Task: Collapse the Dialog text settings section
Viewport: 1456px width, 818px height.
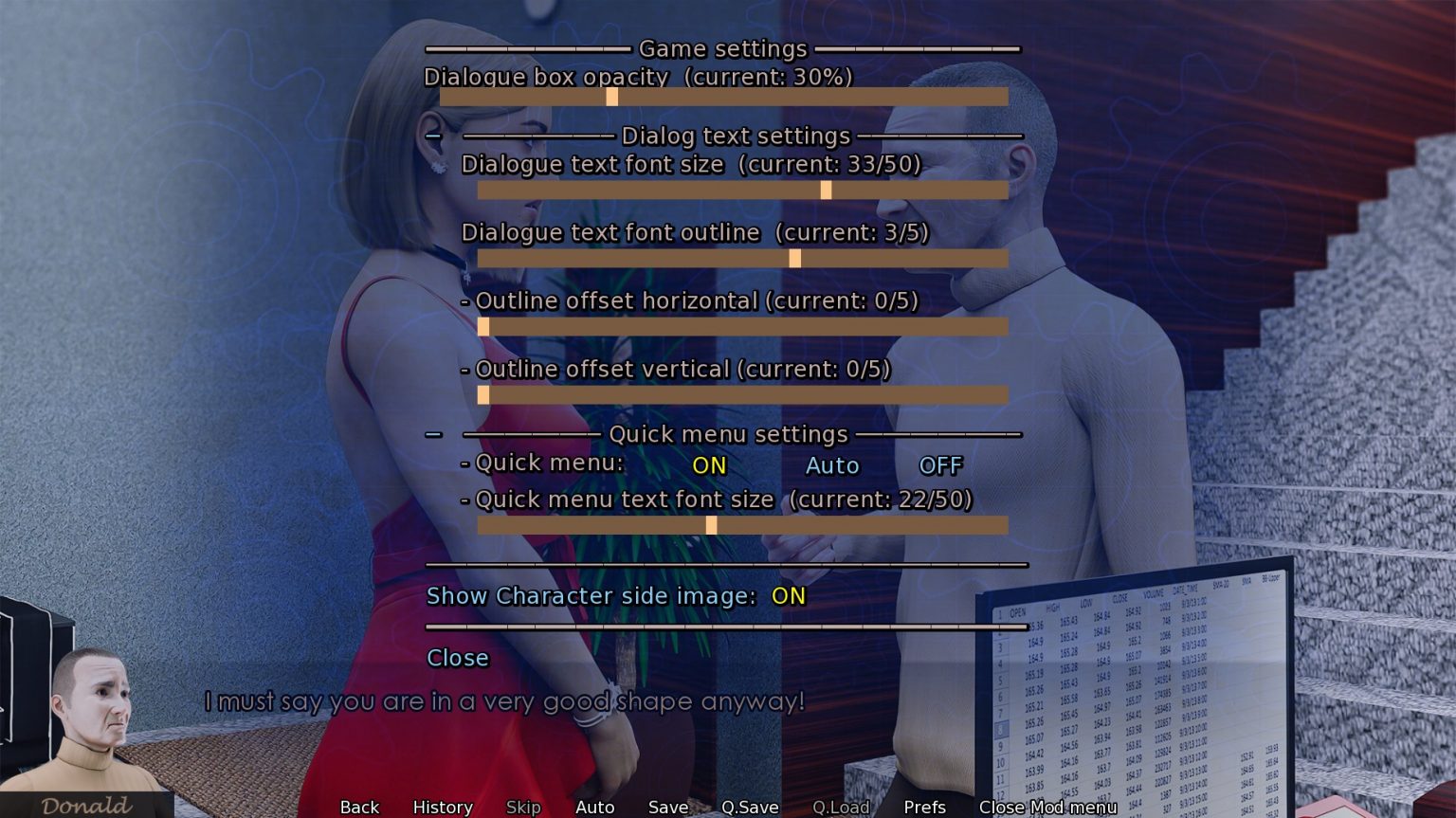Action: (435, 136)
